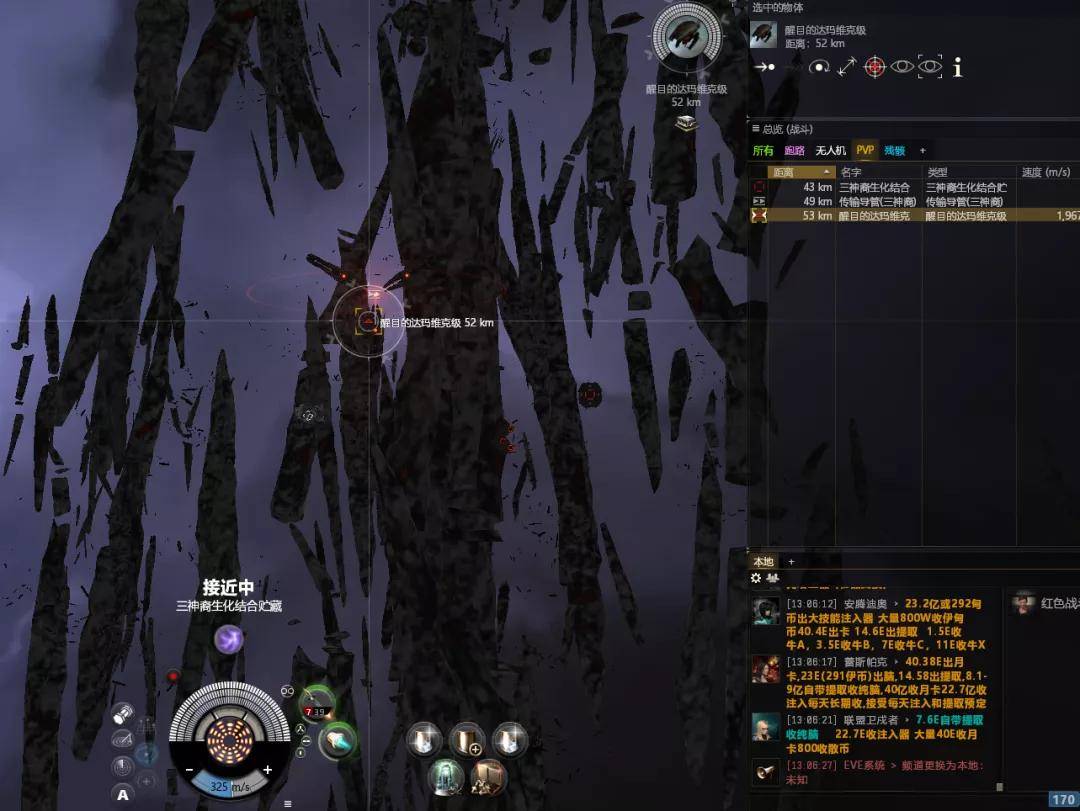Image resolution: width=1080 pixels, height=811 pixels.
Task: Toggle the autopilot 'A' button
Action: click(x=123, y=795)
